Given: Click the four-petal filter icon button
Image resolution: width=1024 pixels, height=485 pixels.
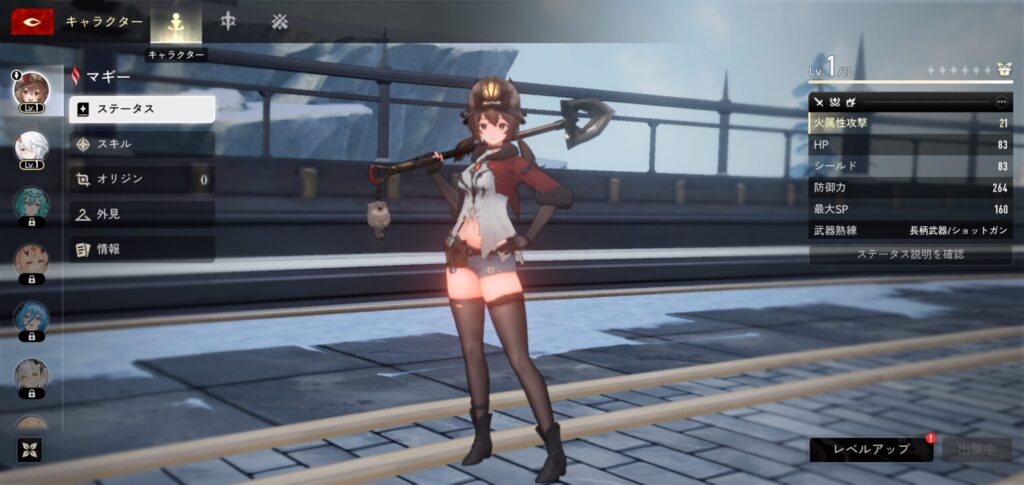Looking at the screenshot, I should 26,451.
